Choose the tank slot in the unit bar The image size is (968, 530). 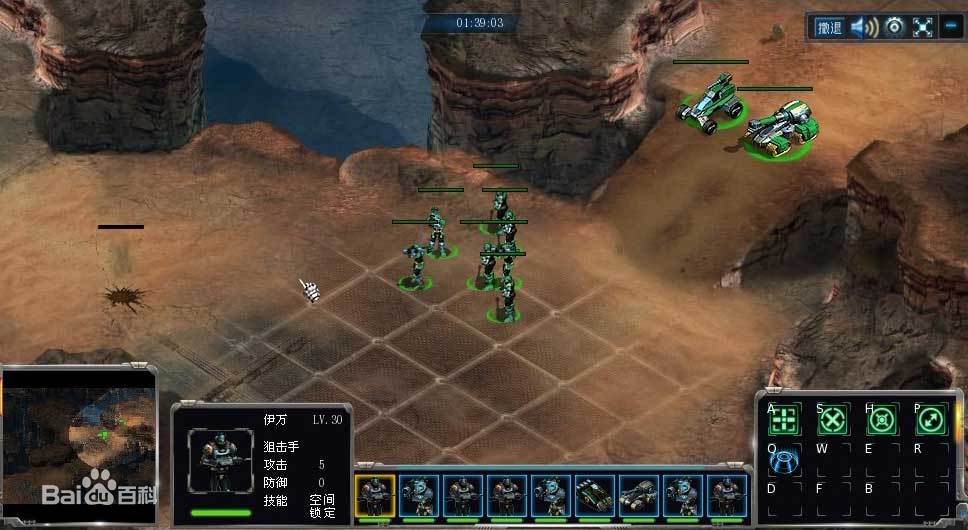tap(639, 495)
